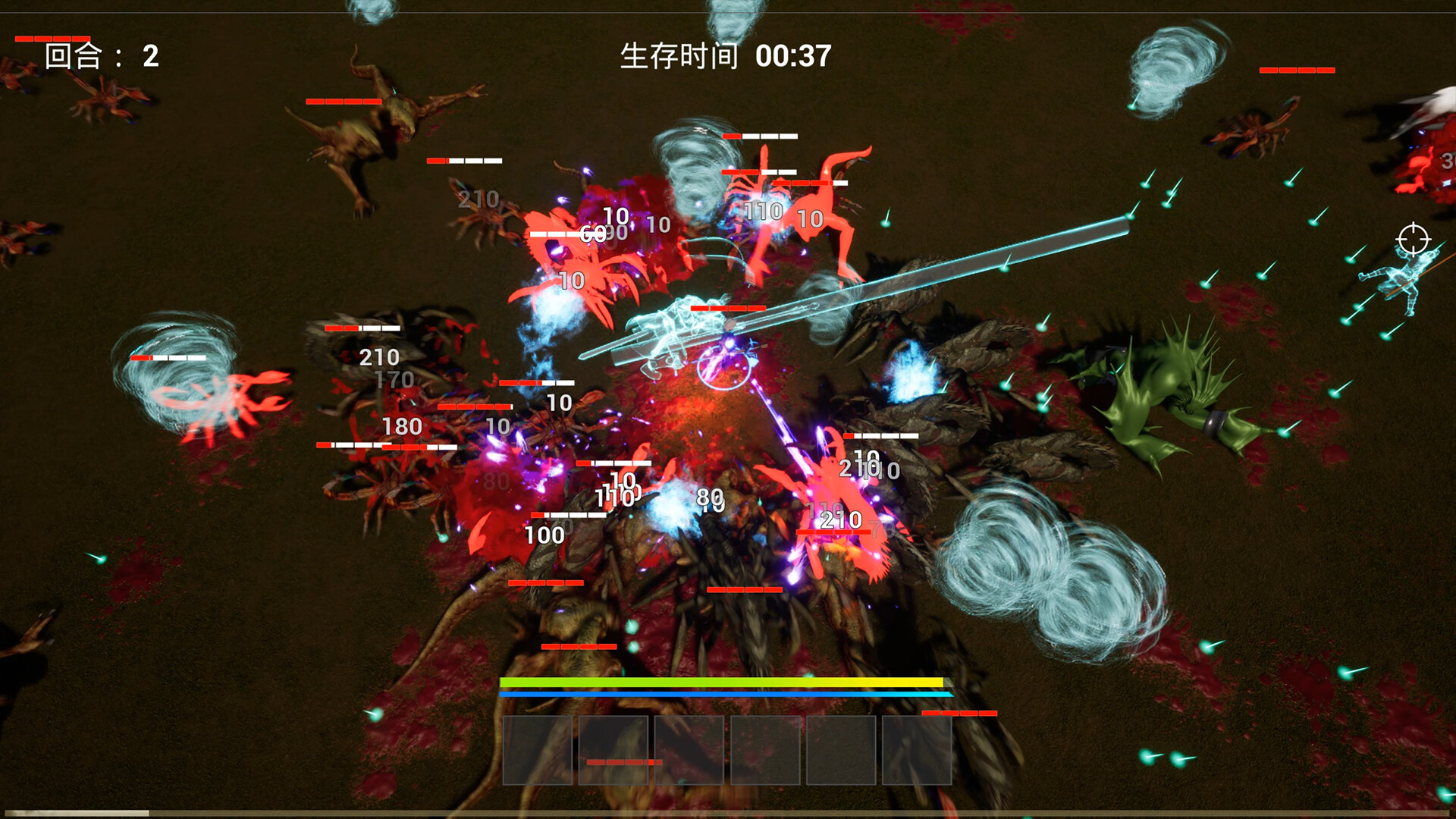Click the 210 damage number in the middle left
The image size is (1456, 819).
[x=378, y=356]
